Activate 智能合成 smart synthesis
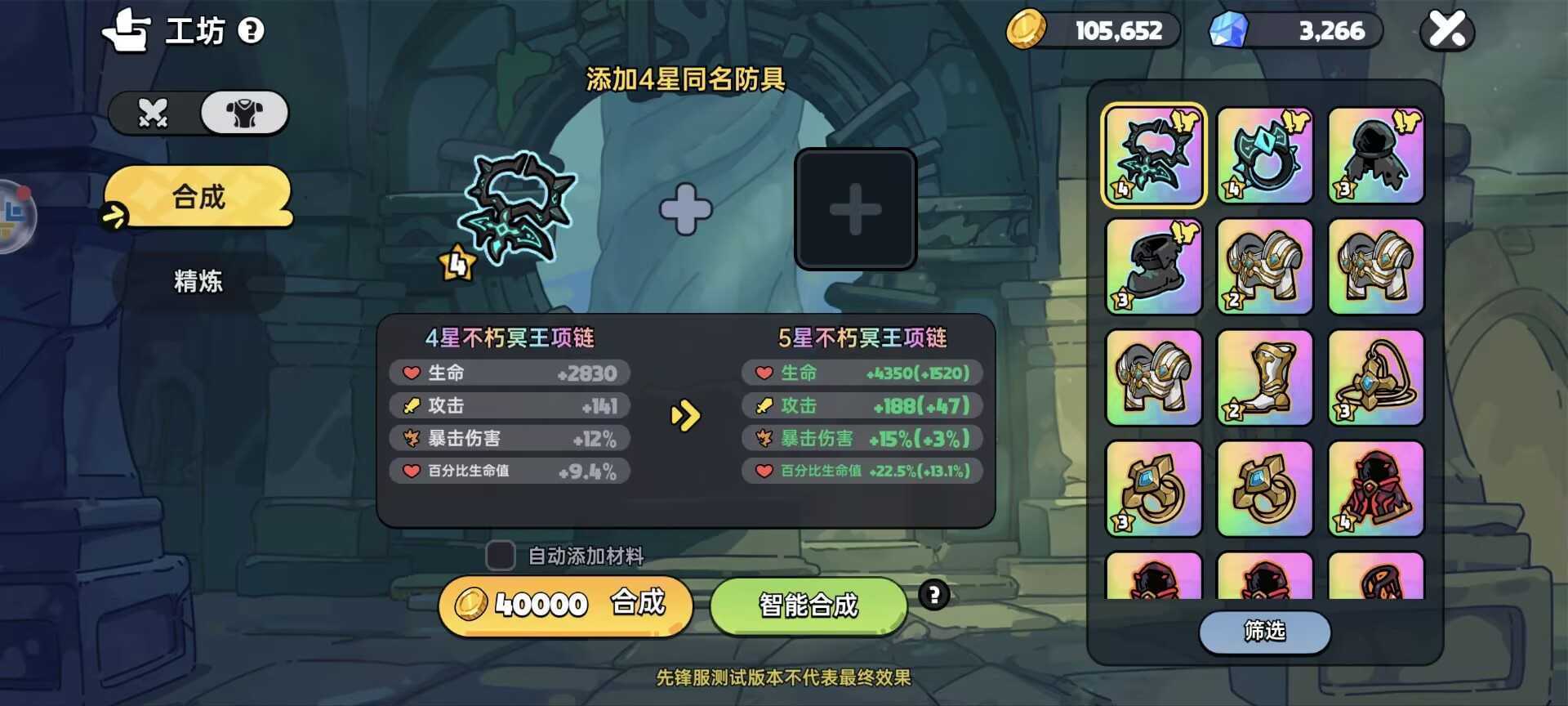This screenshot has width=1568, height=706. [808, 605]
